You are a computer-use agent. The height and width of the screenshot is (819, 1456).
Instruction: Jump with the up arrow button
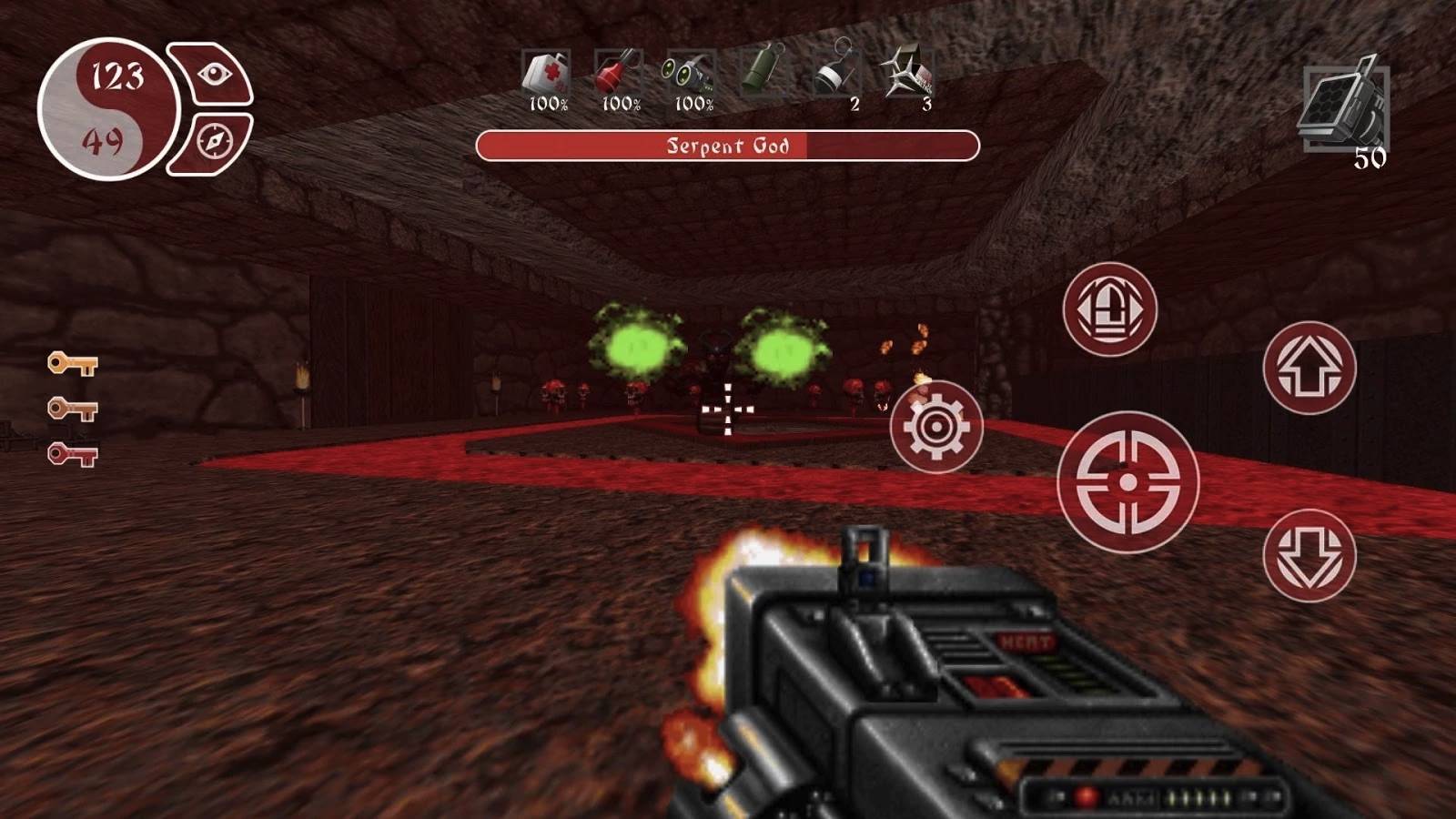(1309, 368)
